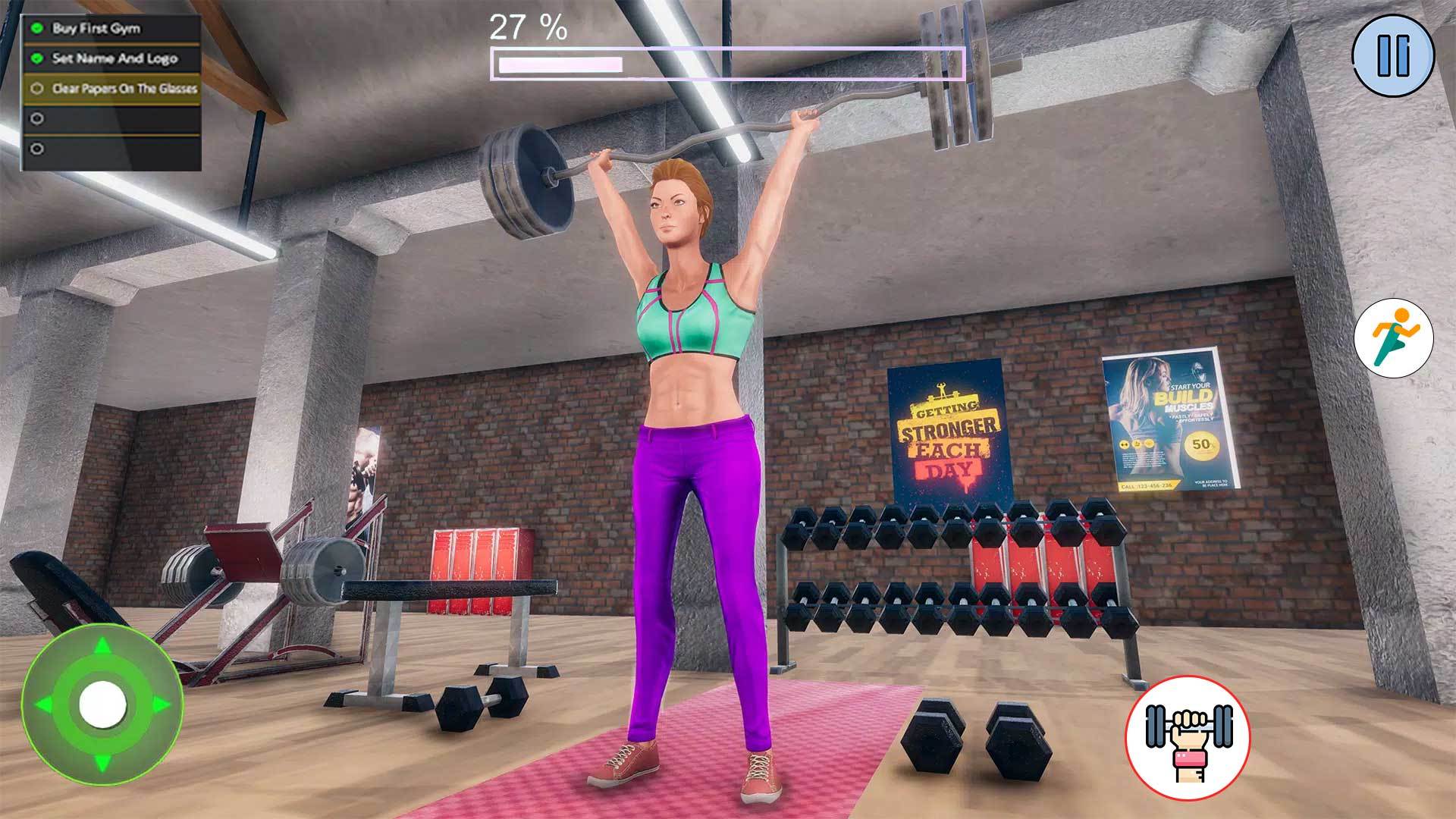Tap the checkmark next to Set Name And Logo
The height and width of the screenshot is (819, 1456).
coord(36,57)
